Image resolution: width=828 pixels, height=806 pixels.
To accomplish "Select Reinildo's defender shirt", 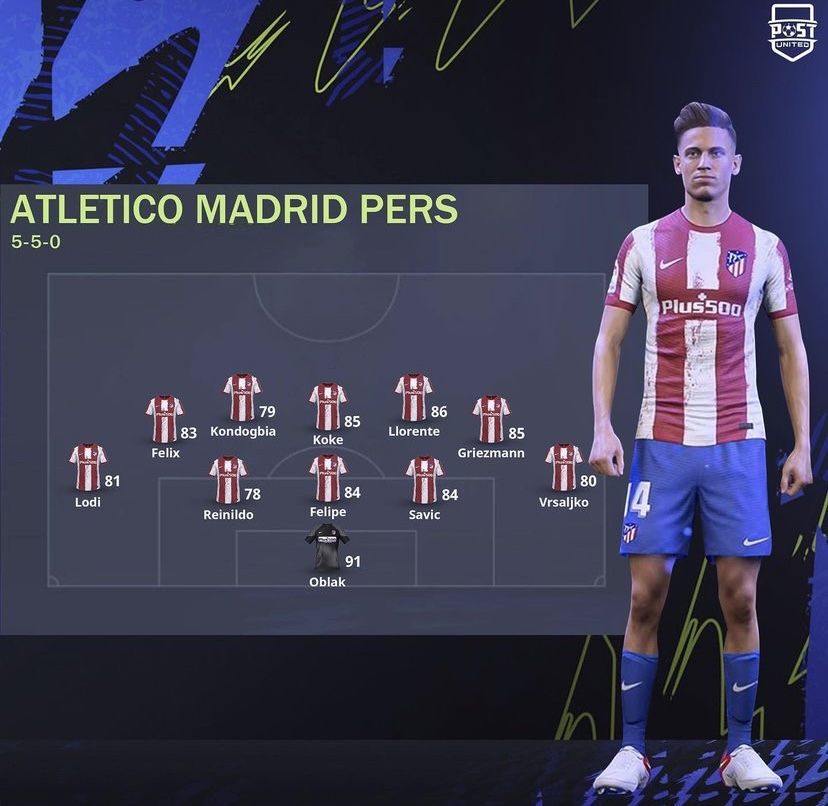I will coord(228,480).
